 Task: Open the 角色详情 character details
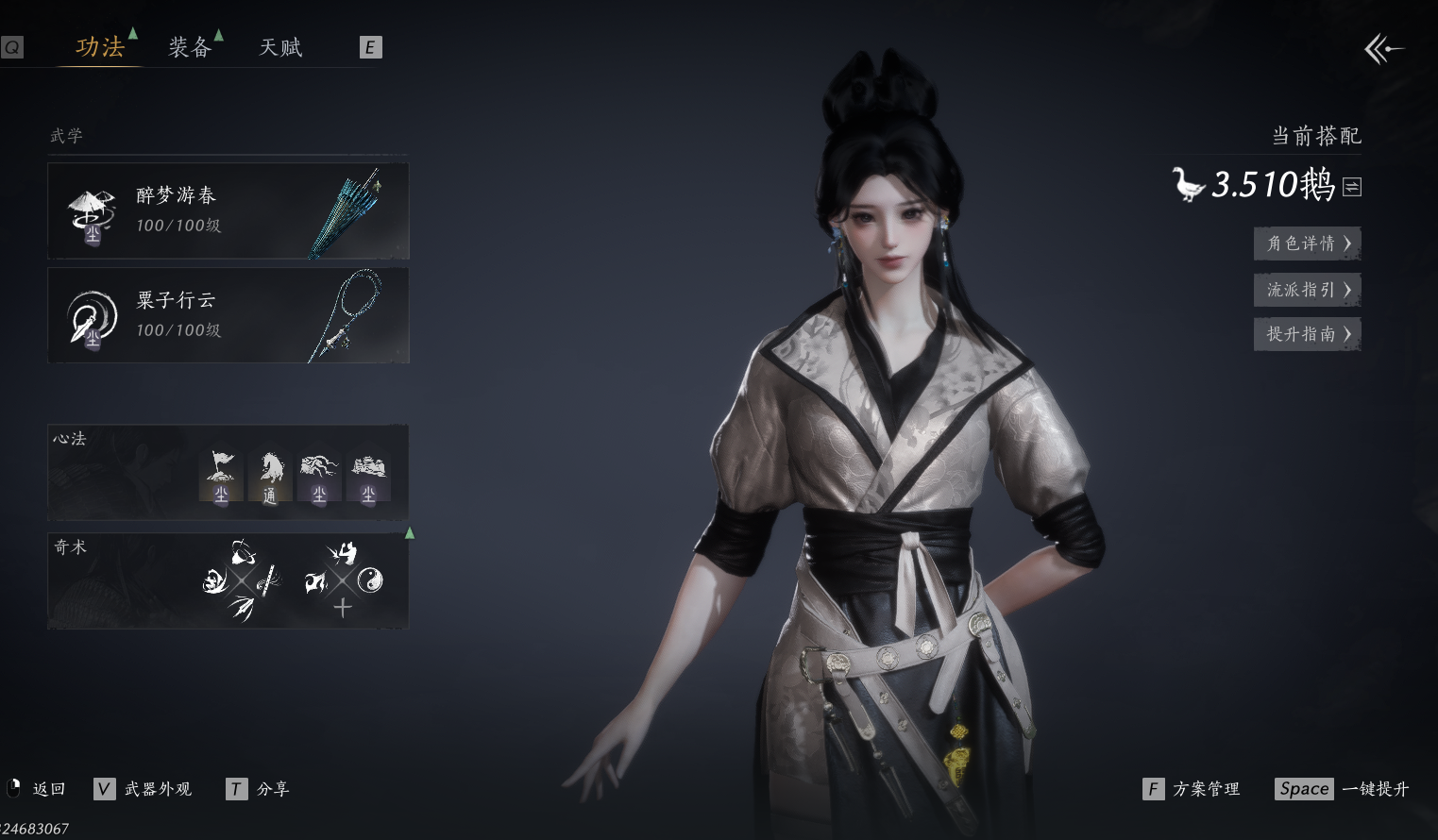[x=1307, y=244]
